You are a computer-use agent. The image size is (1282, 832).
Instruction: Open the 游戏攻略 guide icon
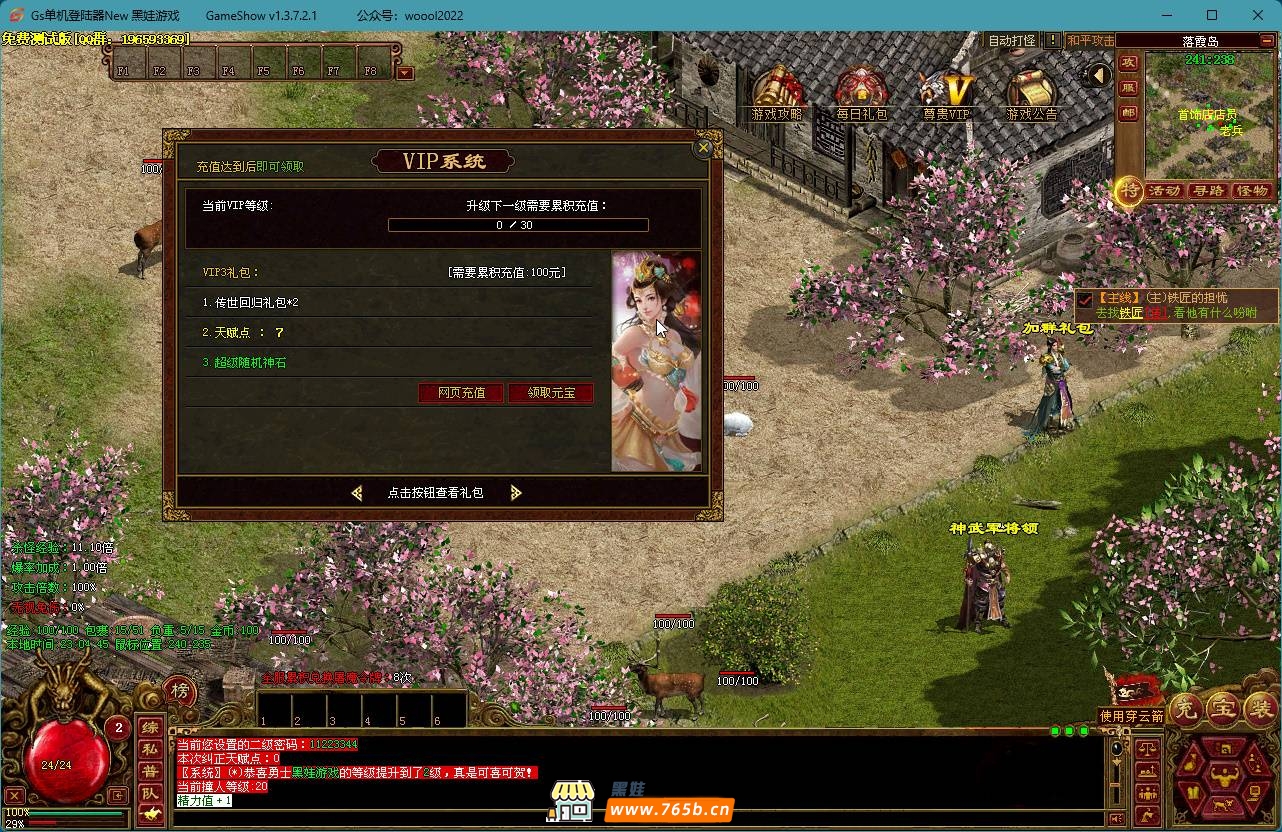pyautogui.click(x=777, y=92)
